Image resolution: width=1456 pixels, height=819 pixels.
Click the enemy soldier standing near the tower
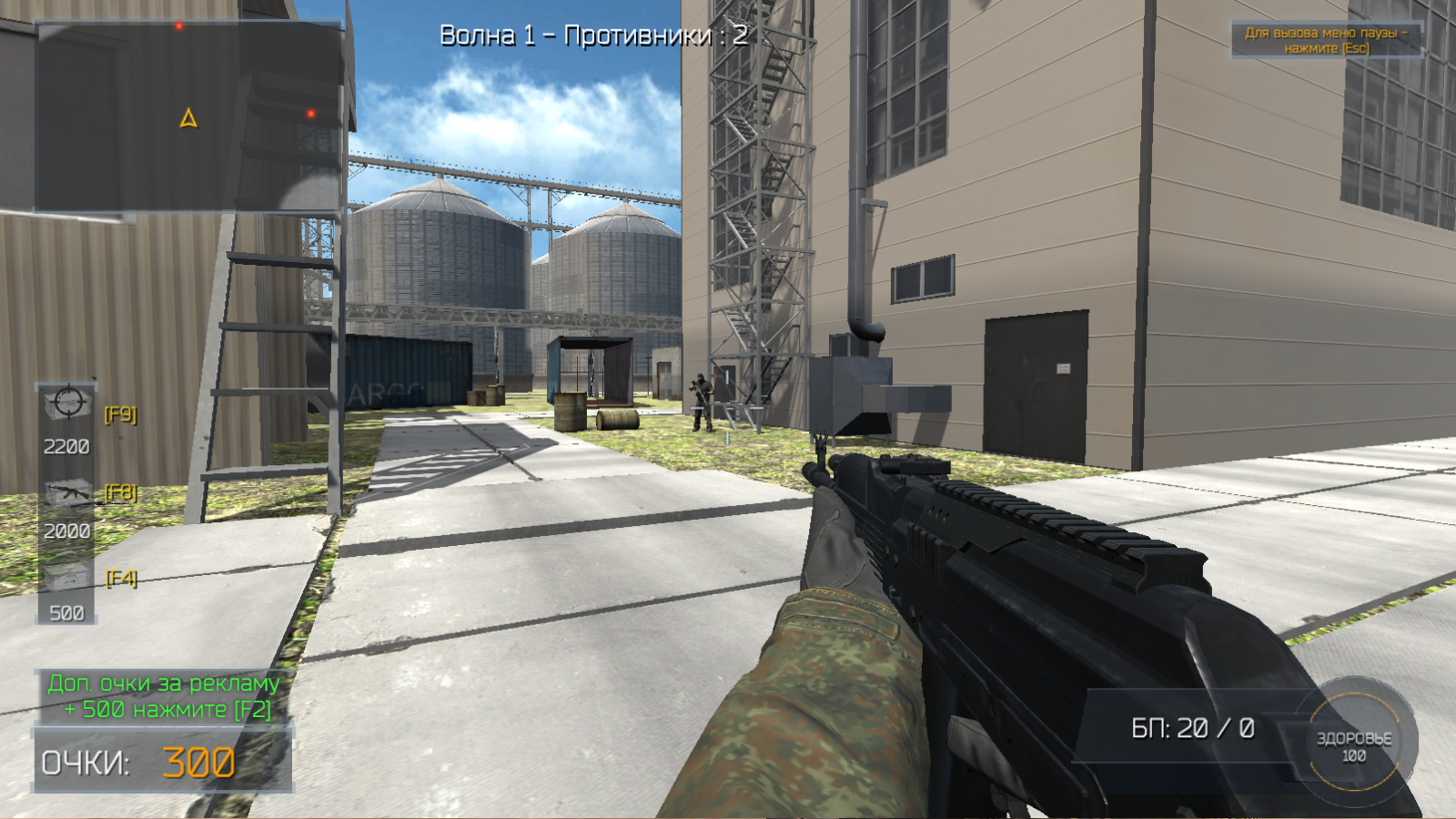click(x=701, y=400)
